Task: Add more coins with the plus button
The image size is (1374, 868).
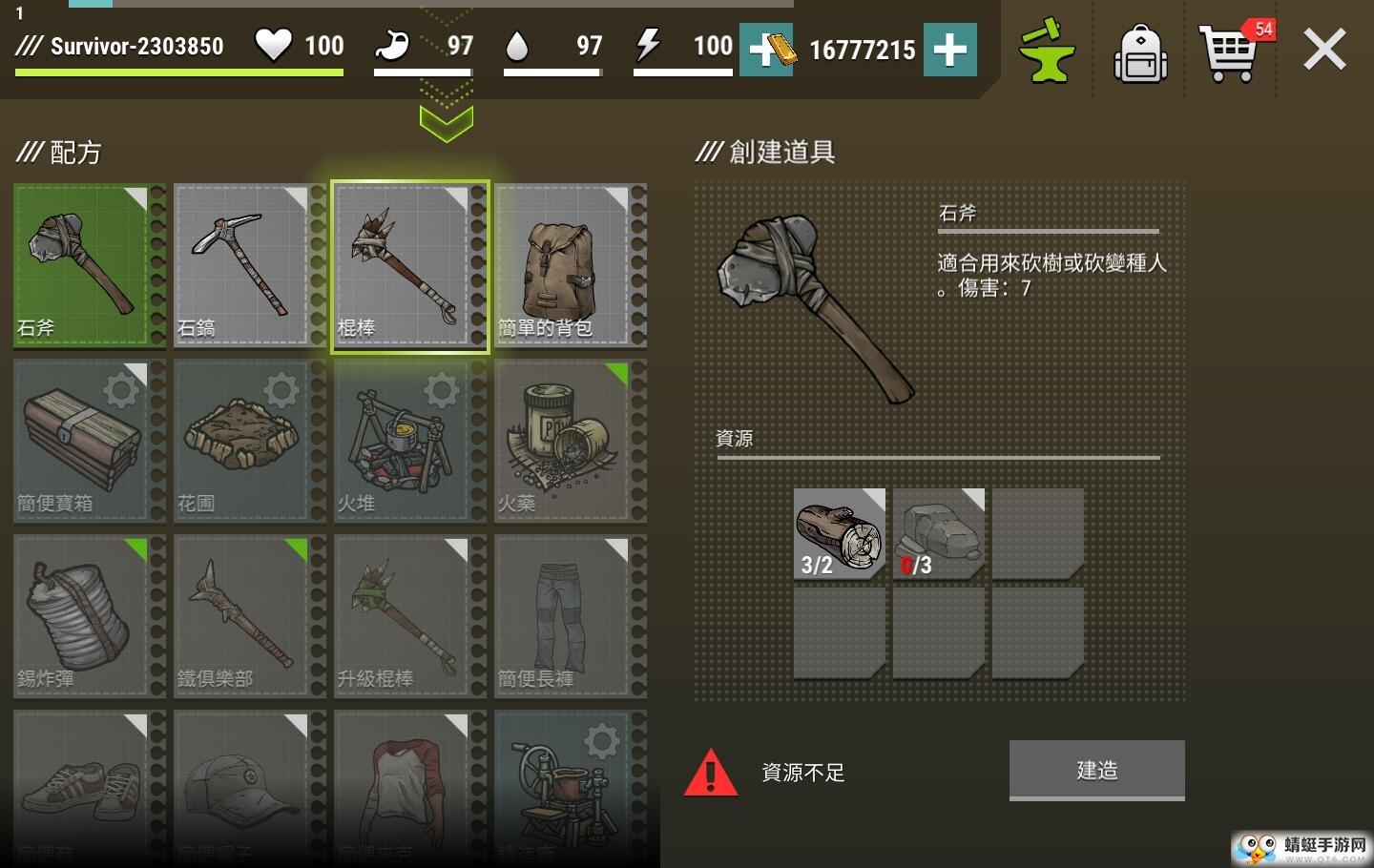Action: (949, 50)
